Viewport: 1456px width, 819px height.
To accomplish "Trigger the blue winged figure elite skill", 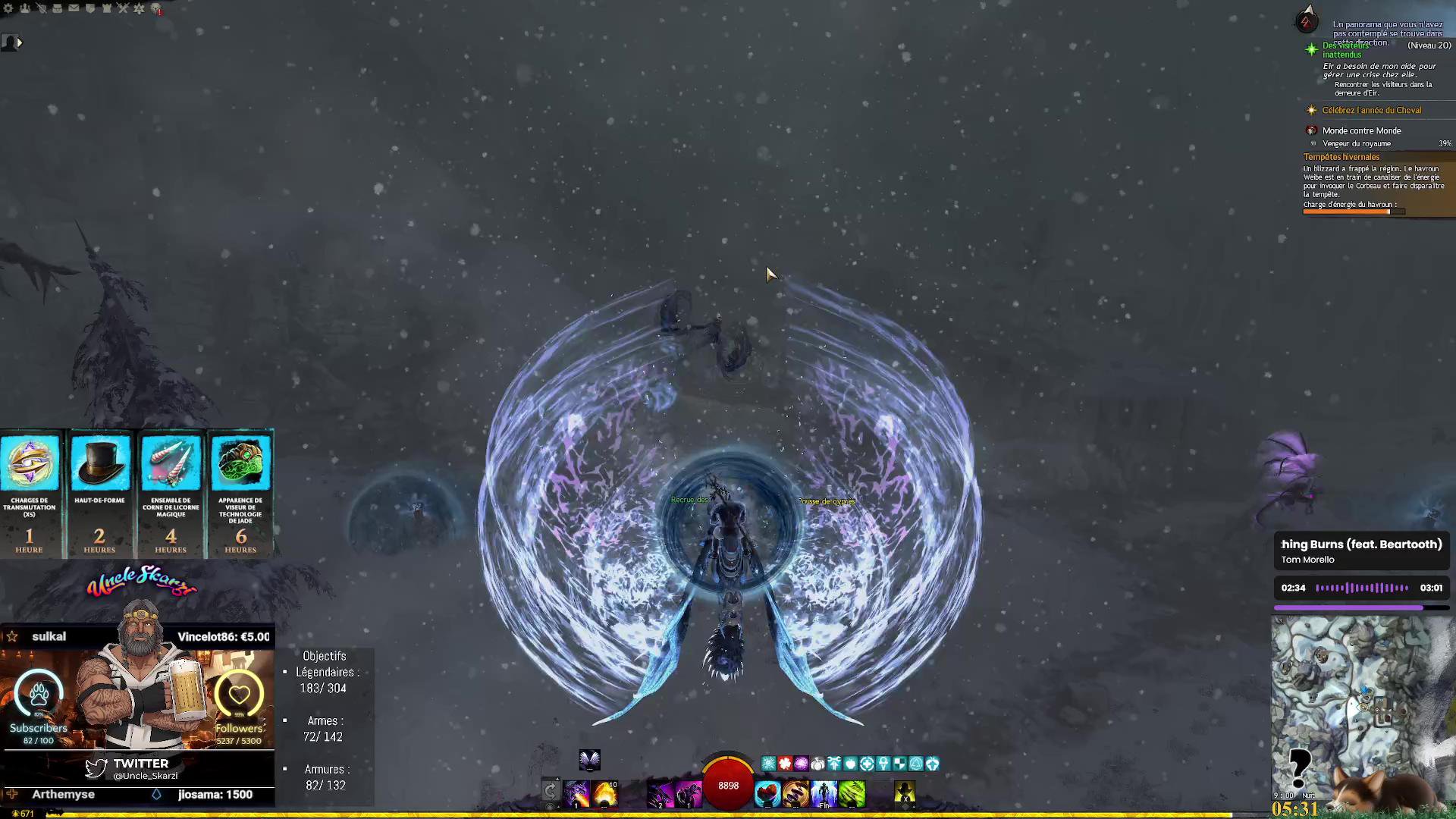I will point(824,793).
